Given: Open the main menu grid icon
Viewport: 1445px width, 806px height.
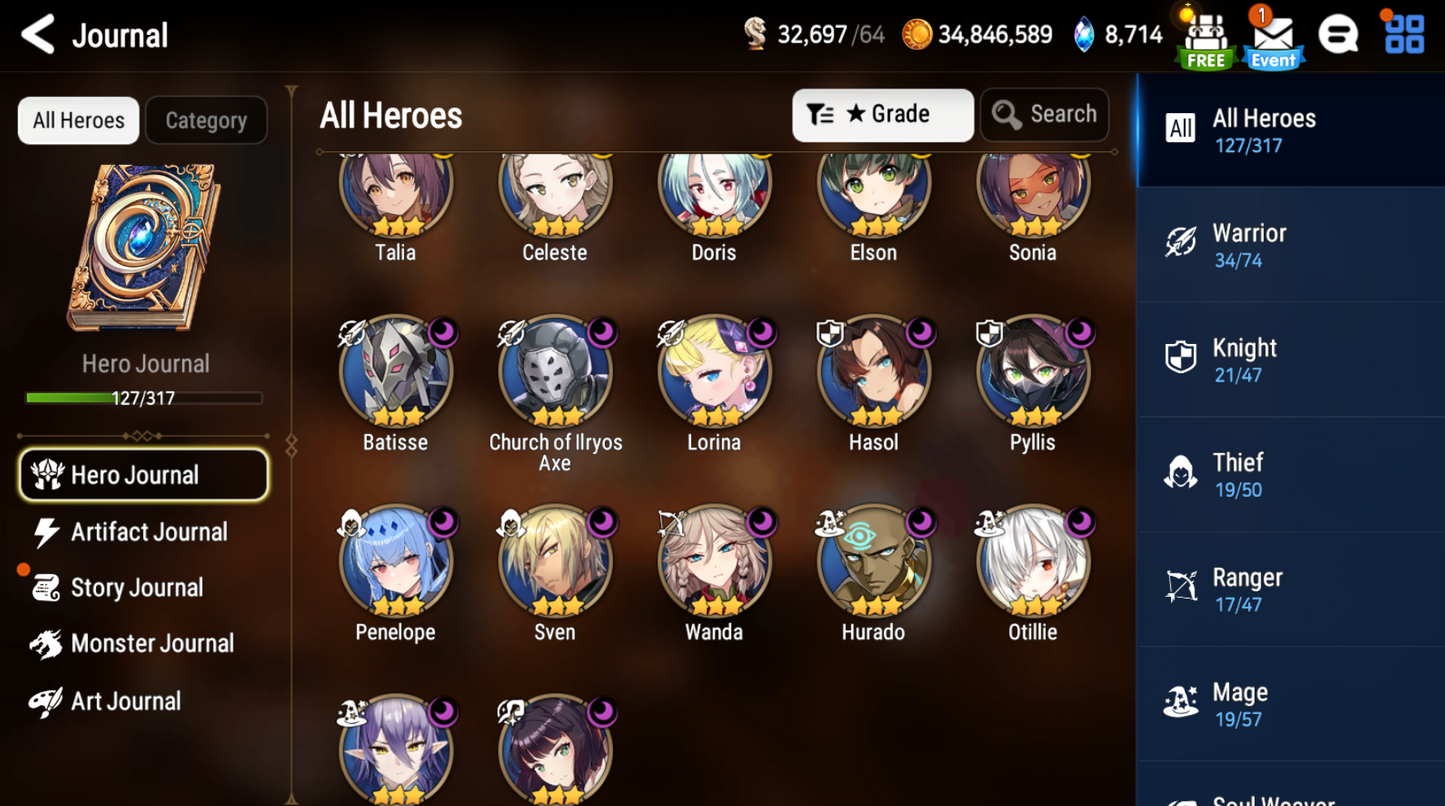Looking at the screenshot, I should tap(1404, 33).
